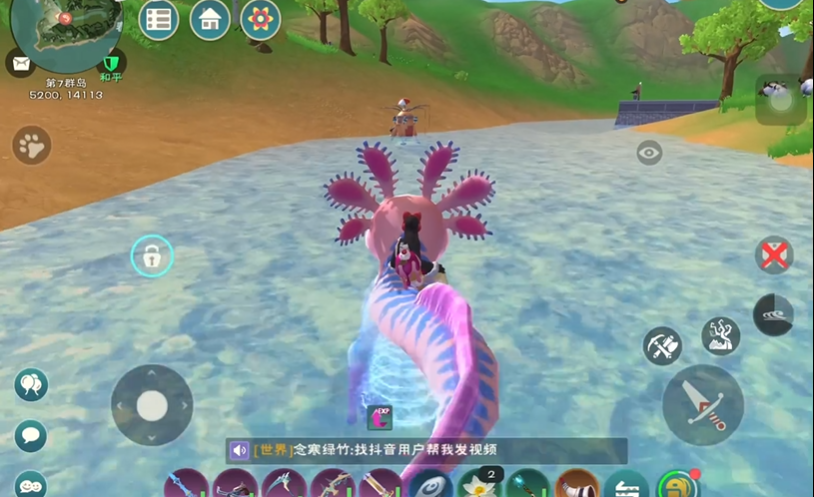Open the chat speech bubble

coord(31,435)
